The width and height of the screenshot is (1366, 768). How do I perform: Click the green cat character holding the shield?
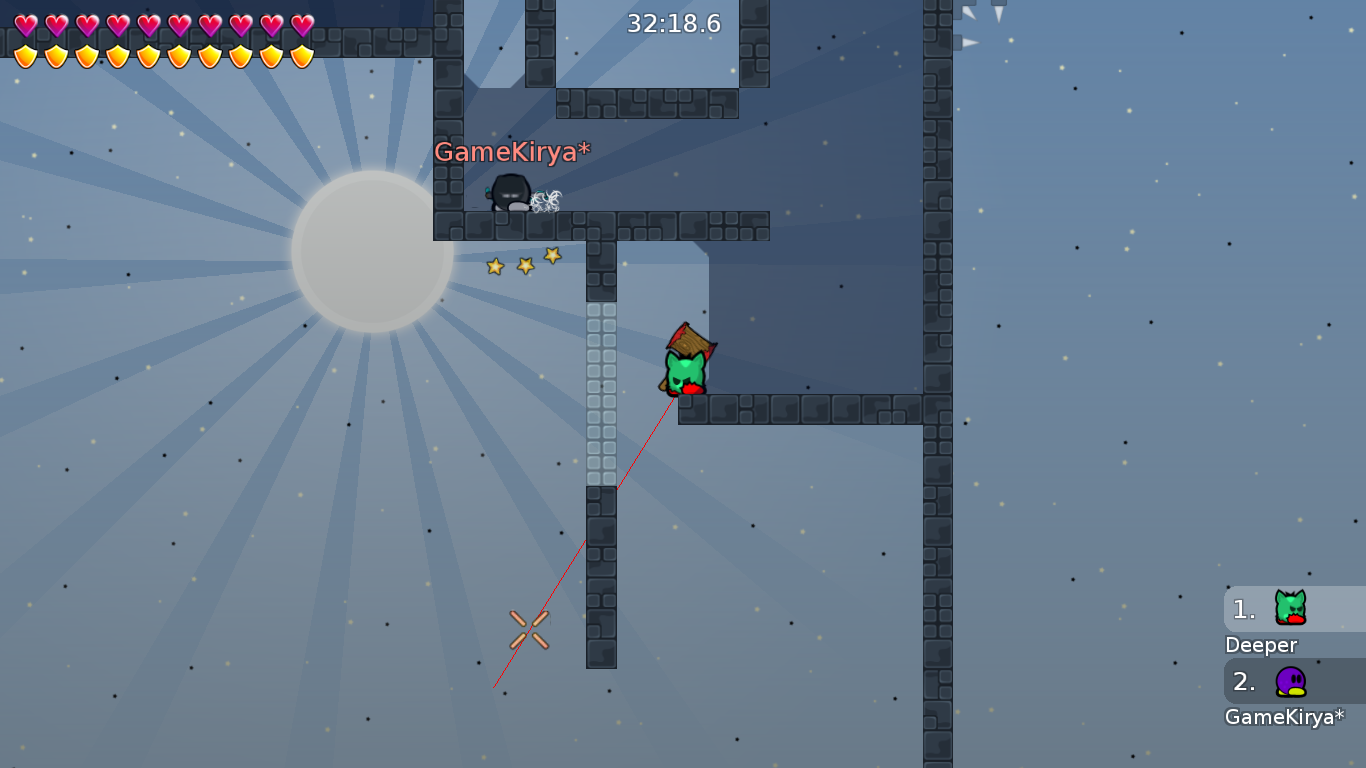pos(685,362)
